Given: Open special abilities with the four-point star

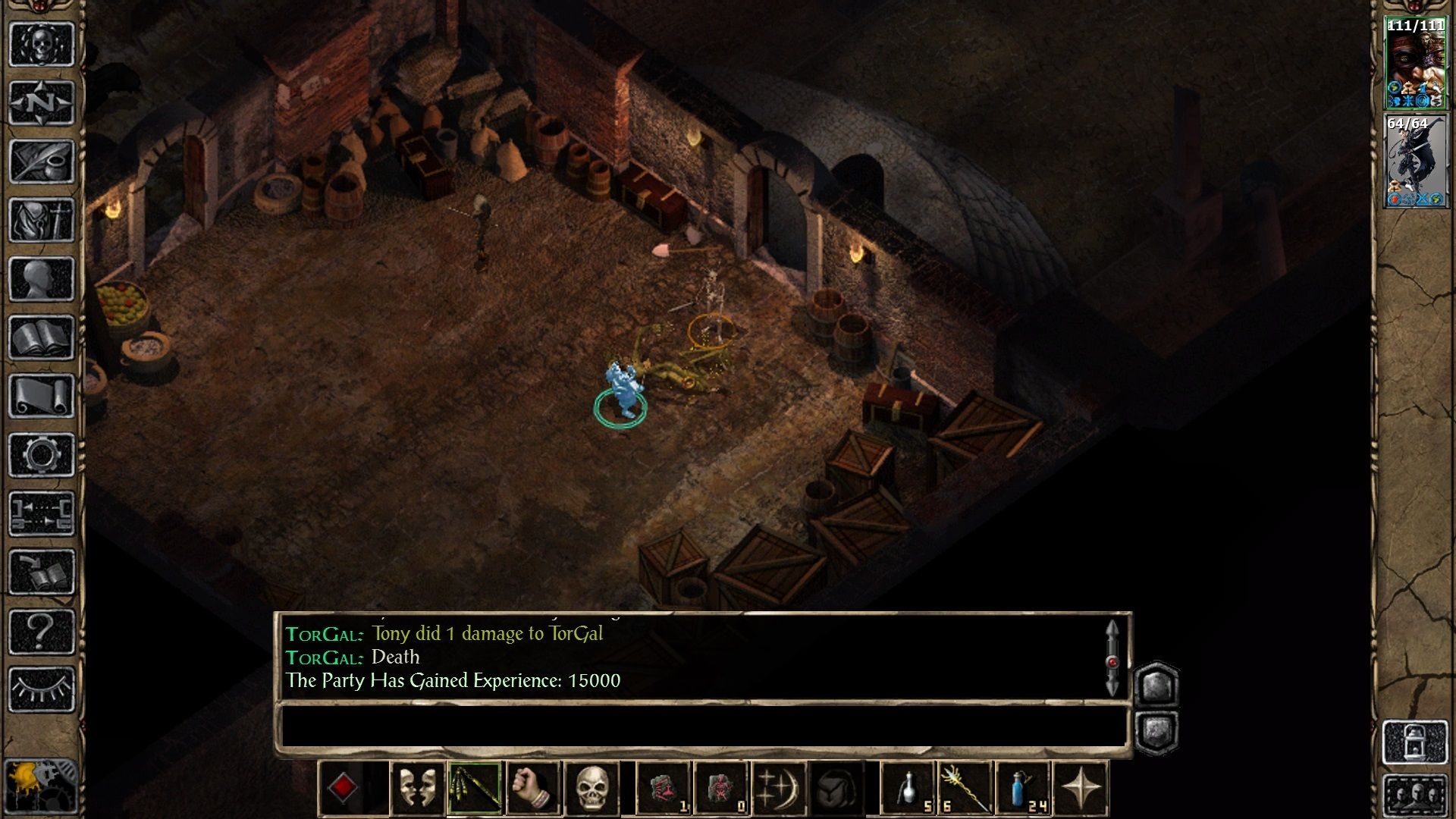Looking at the screenshot, I should [x=1081, y=788].
